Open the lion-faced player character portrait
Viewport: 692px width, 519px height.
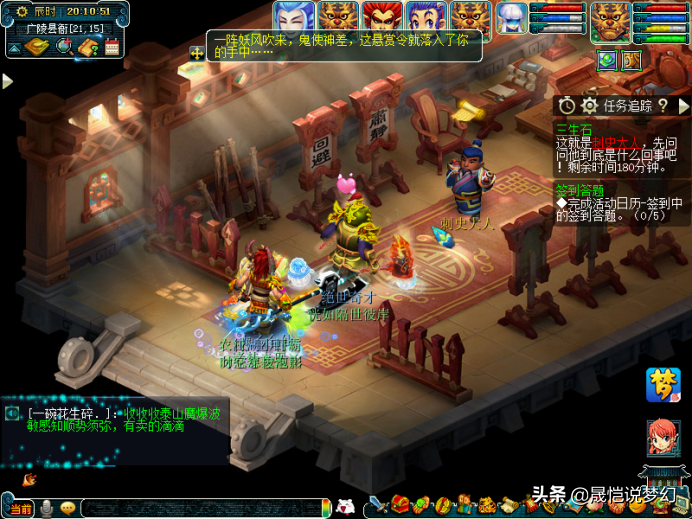pyautogui.click(x=610, y=20)
